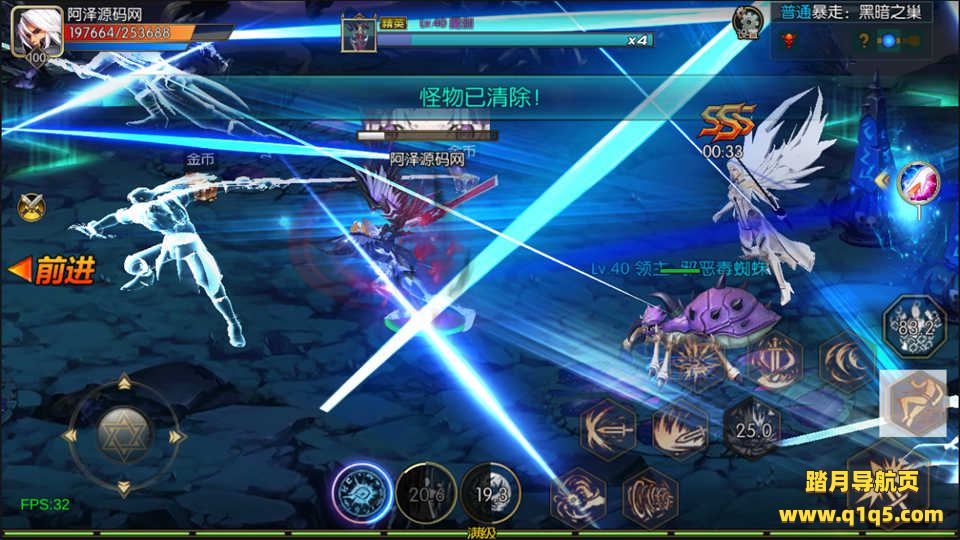Use the crouching figure dodge skill
The image size is (960, 540).
click(913, 403)
